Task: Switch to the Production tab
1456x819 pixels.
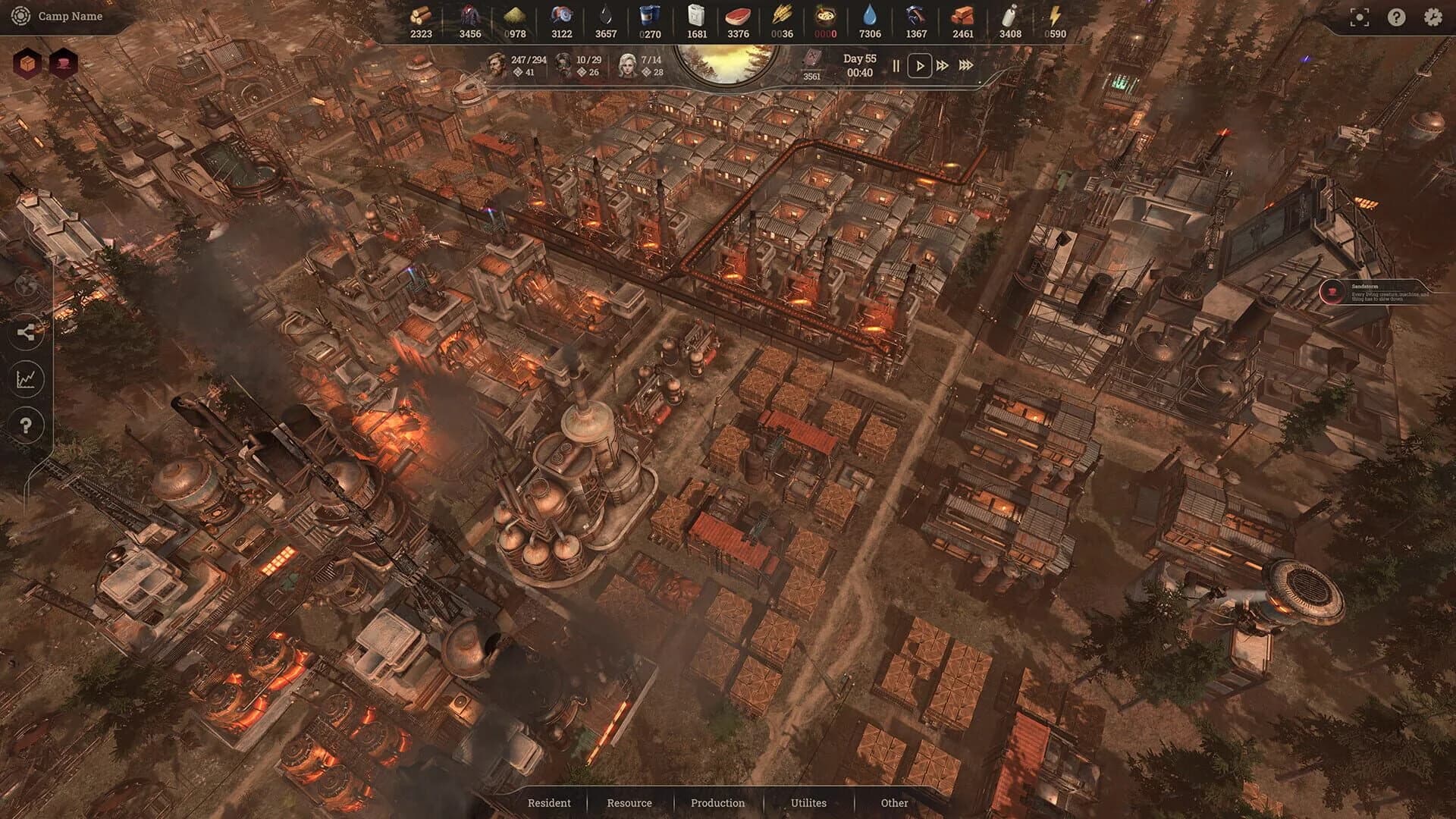Action: coord(717,802)
